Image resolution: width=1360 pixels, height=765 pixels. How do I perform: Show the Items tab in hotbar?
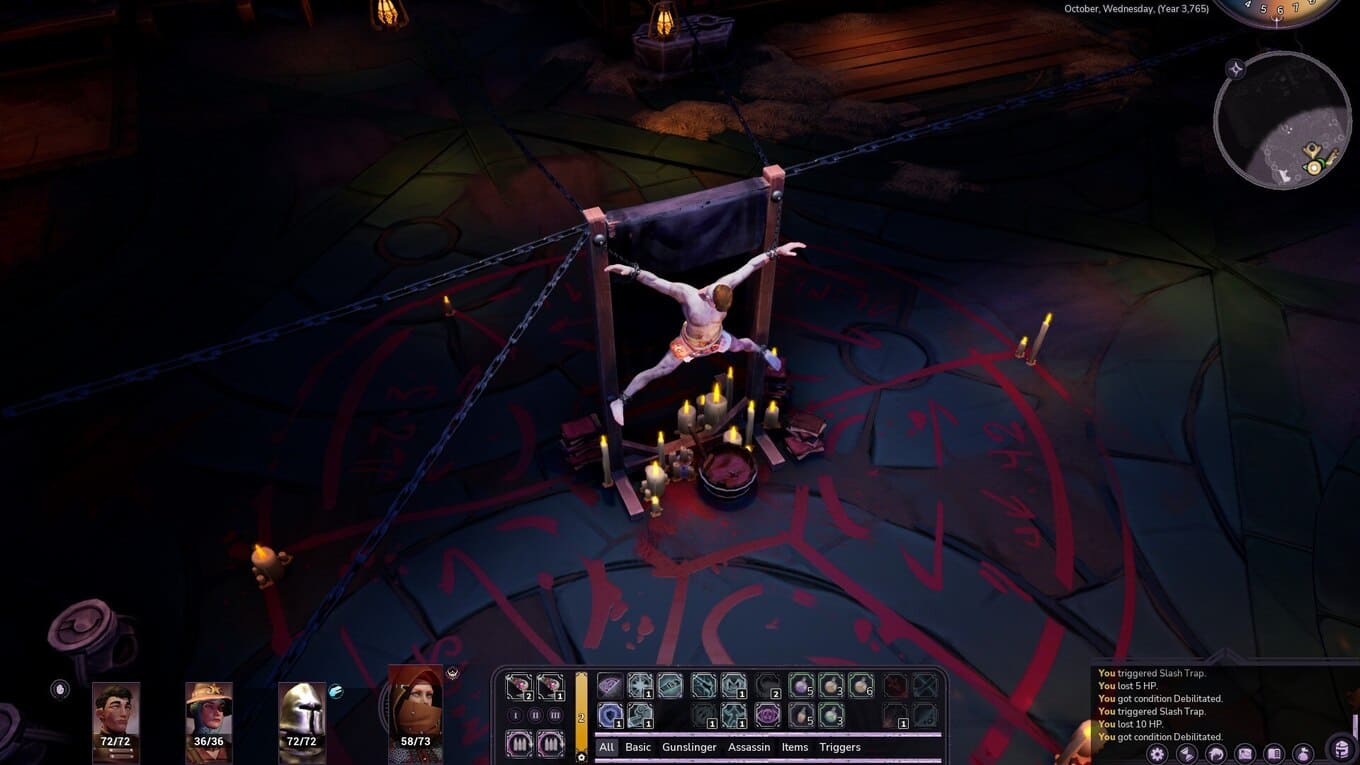pos(795,747)
